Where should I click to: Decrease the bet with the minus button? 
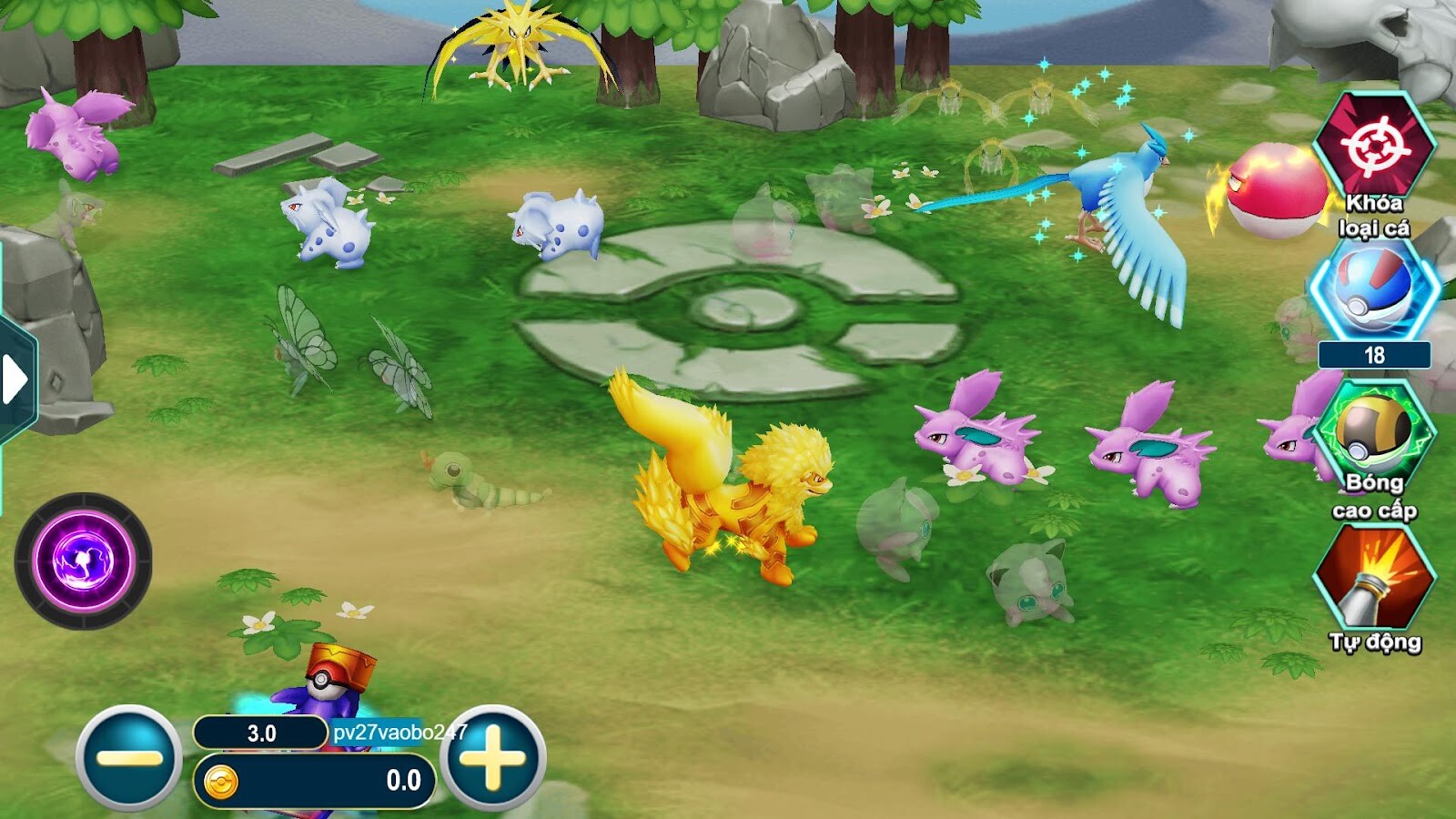[x=127, y=755]
